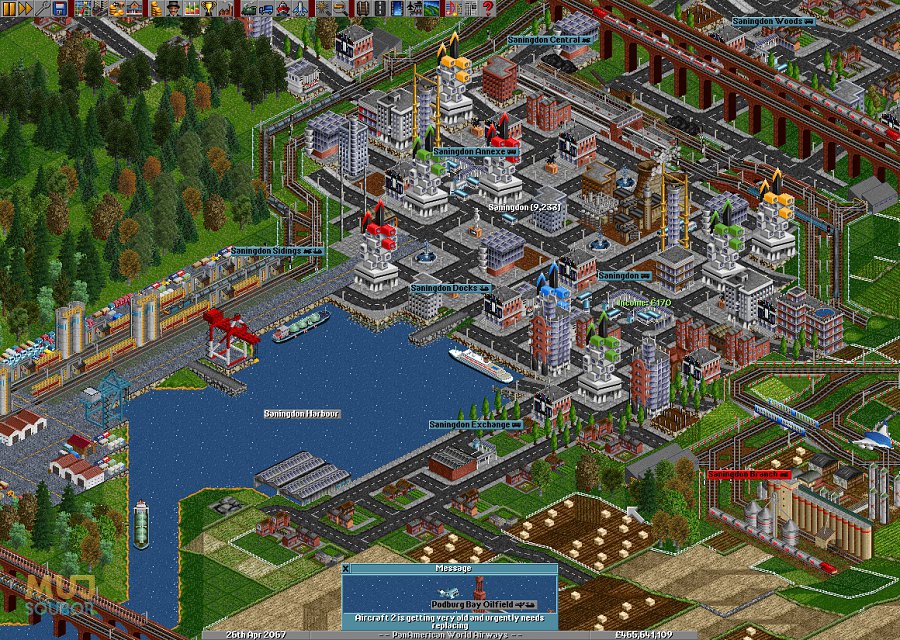Screen dimensions: 900x640
Task: Pause the game from the toolbar
Action: pyautogui.click(x=8, y=9)
